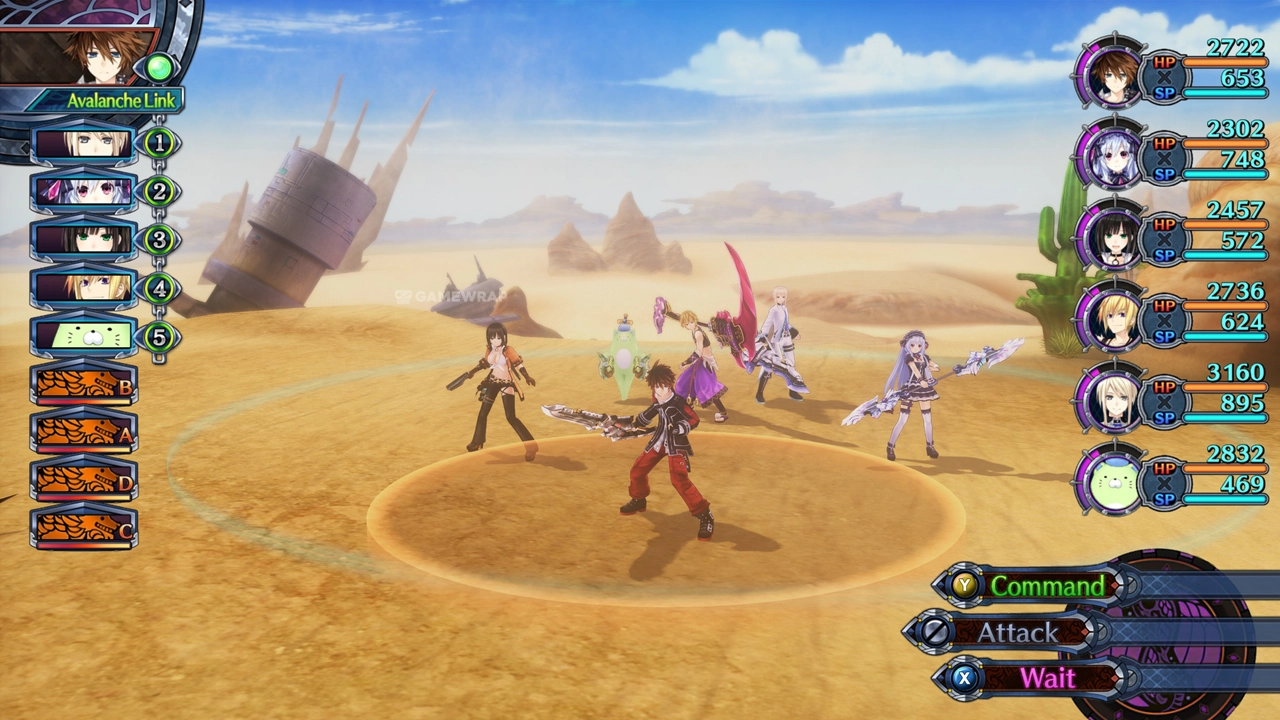Select the Wait action

(1046, 678)
